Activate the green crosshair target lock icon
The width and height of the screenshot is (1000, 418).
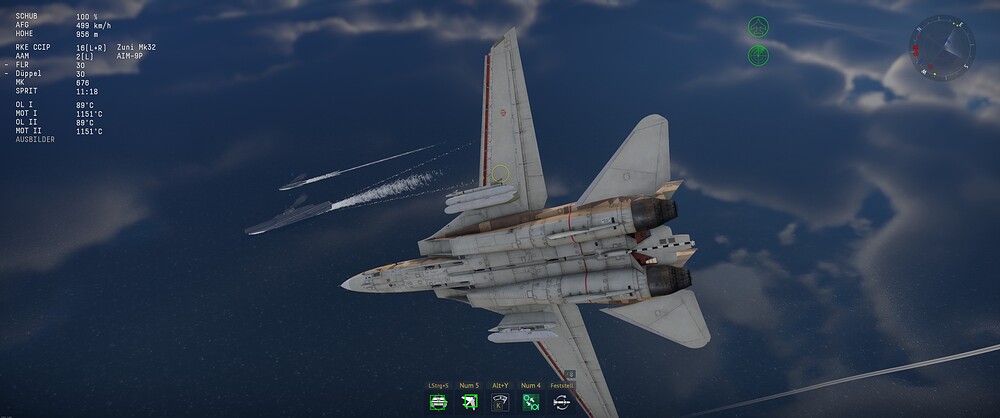coord(438,402)
